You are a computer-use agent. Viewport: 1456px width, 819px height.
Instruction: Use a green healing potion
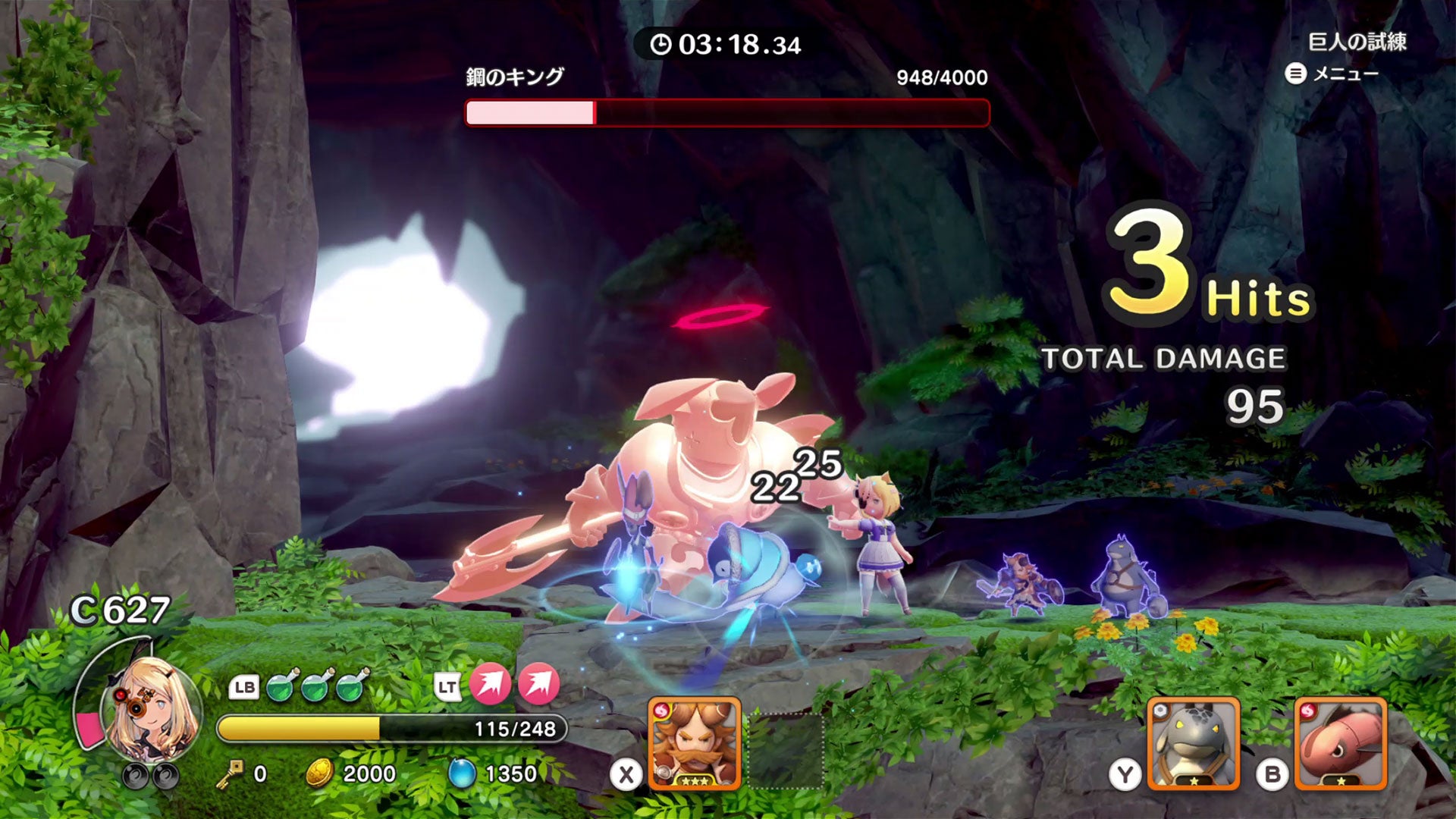pyautogui.click(x=282, y=686)
